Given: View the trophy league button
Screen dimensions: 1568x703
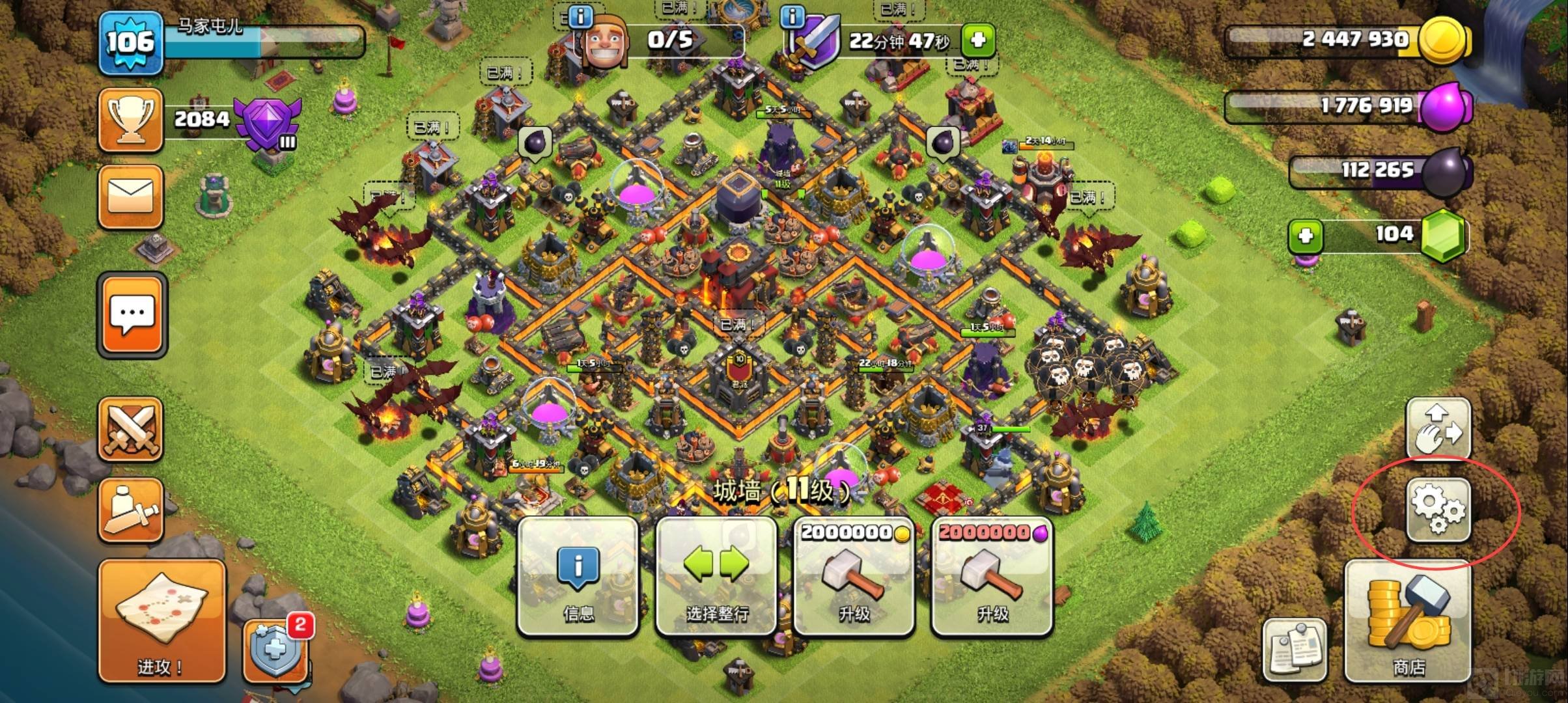Looking at the screenshot, I should [x=130, y=120].
